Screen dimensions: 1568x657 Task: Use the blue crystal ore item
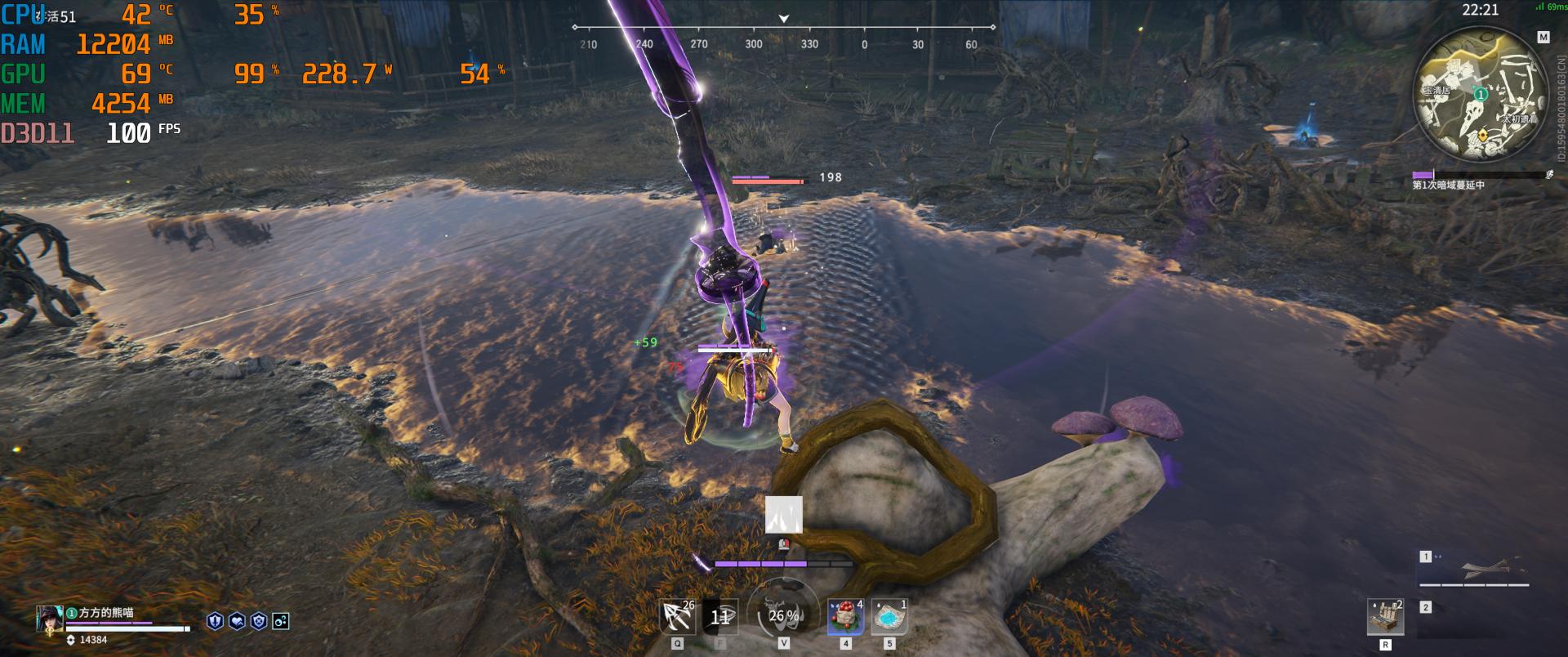[889, 617]
